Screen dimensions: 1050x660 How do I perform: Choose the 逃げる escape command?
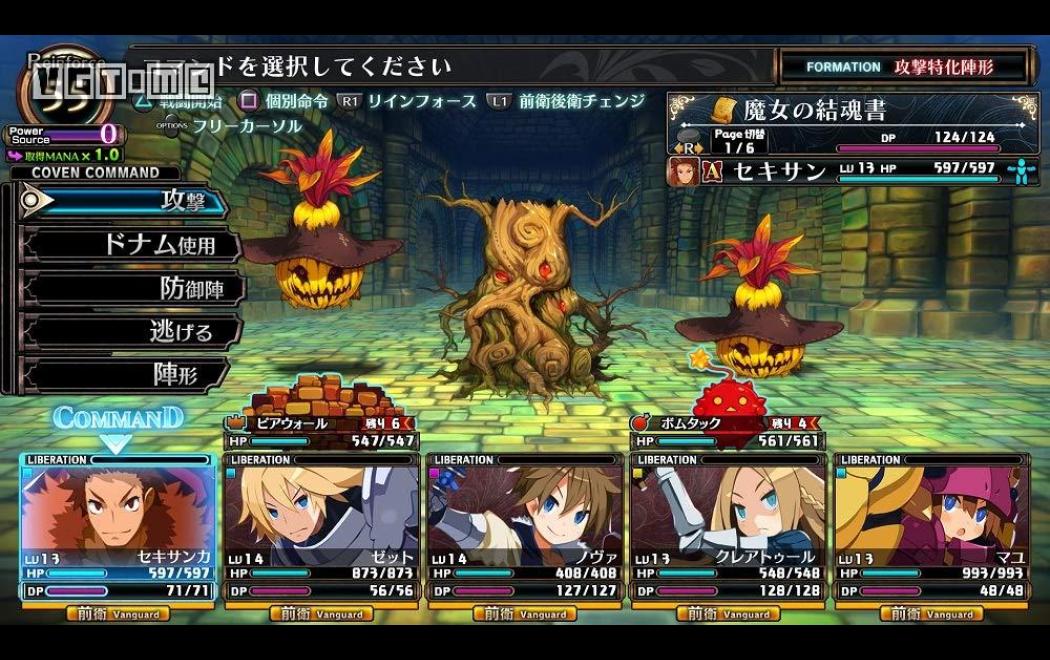click(x=130, y=331)
